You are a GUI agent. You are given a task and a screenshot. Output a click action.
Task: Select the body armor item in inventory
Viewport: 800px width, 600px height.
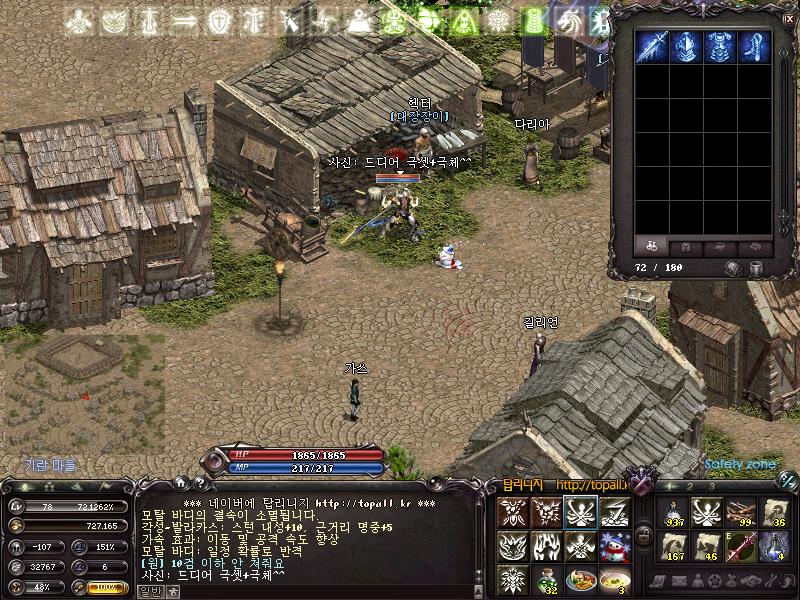(721, 48)
